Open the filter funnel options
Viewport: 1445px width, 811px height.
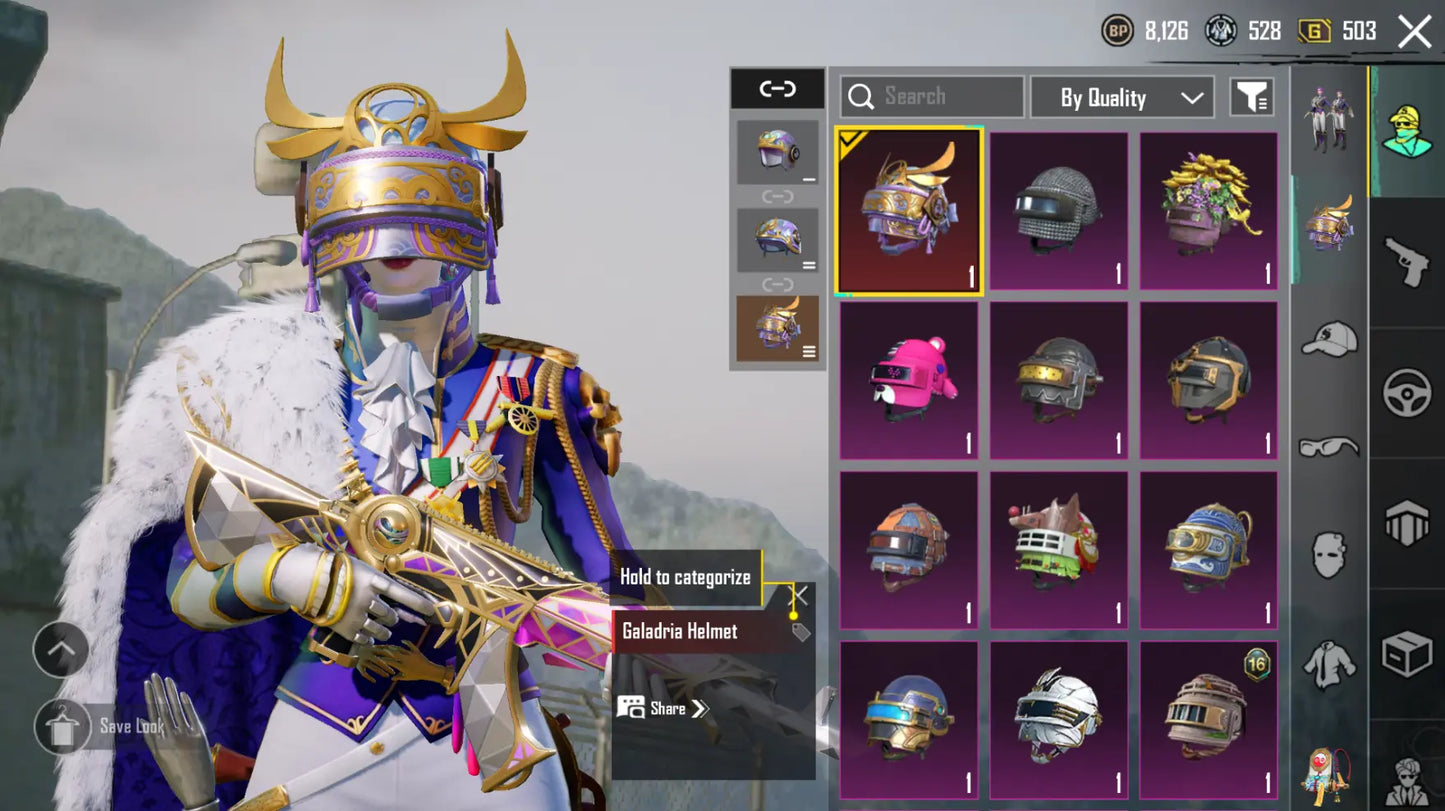(1251, 97)
